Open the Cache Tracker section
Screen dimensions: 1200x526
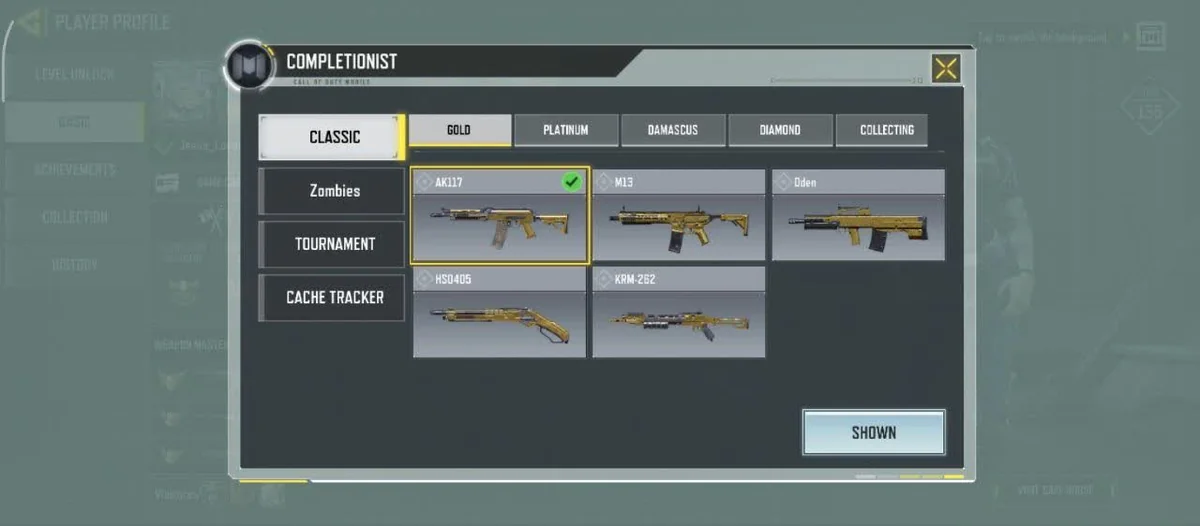(x=333, y=297)
